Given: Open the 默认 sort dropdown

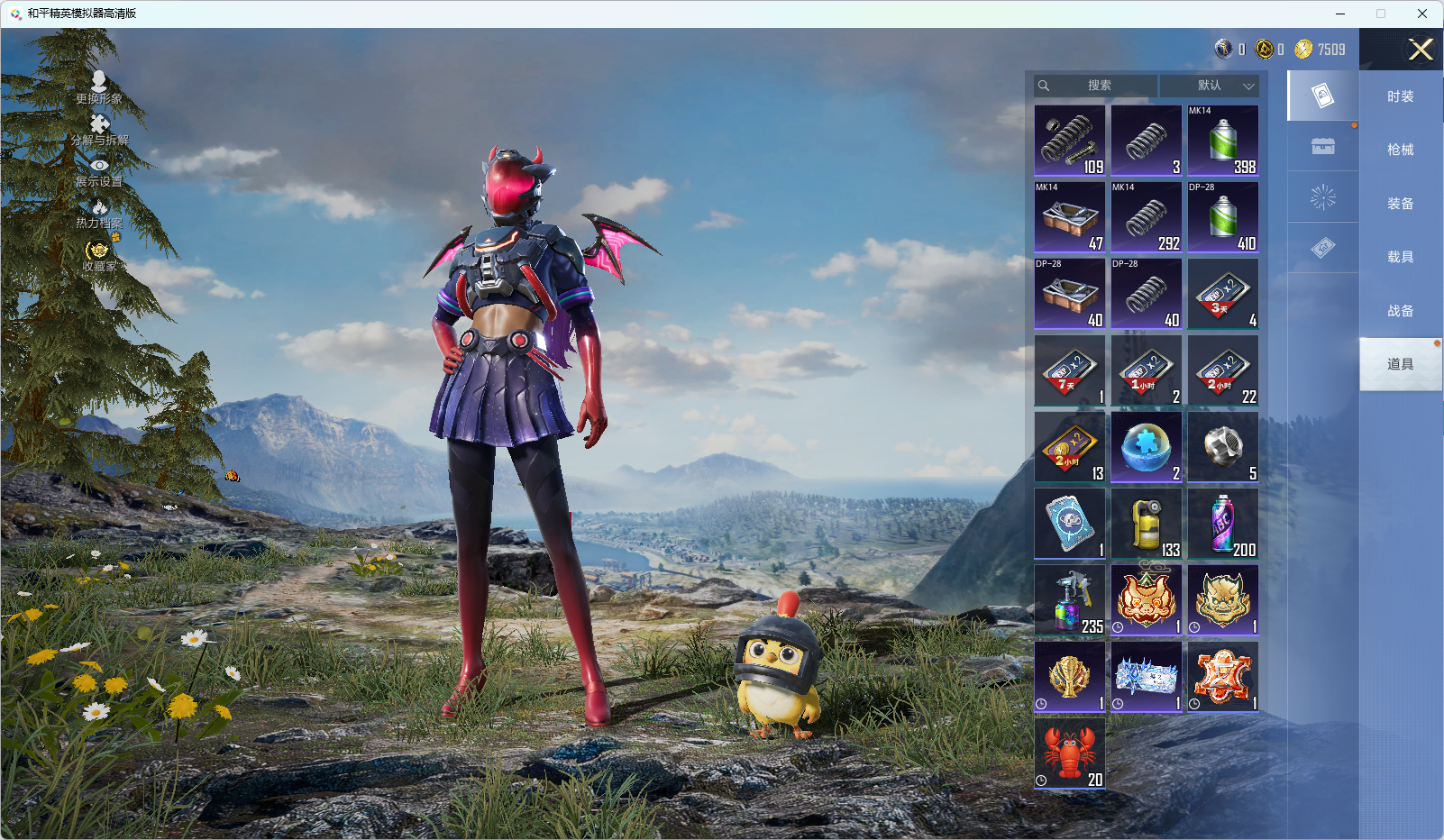Looking at the screenshot, I should (x=1209, y=86).
